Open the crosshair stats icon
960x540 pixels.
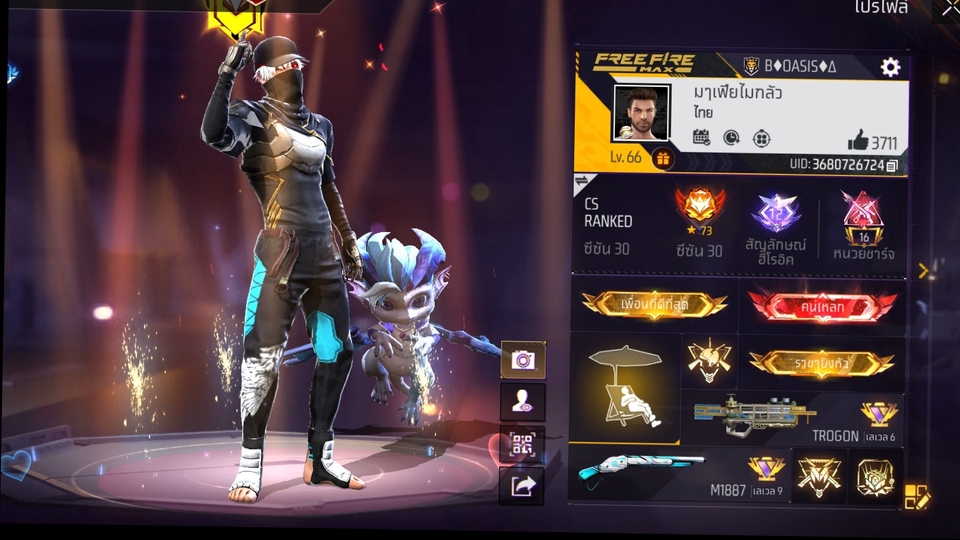(762, 137)
